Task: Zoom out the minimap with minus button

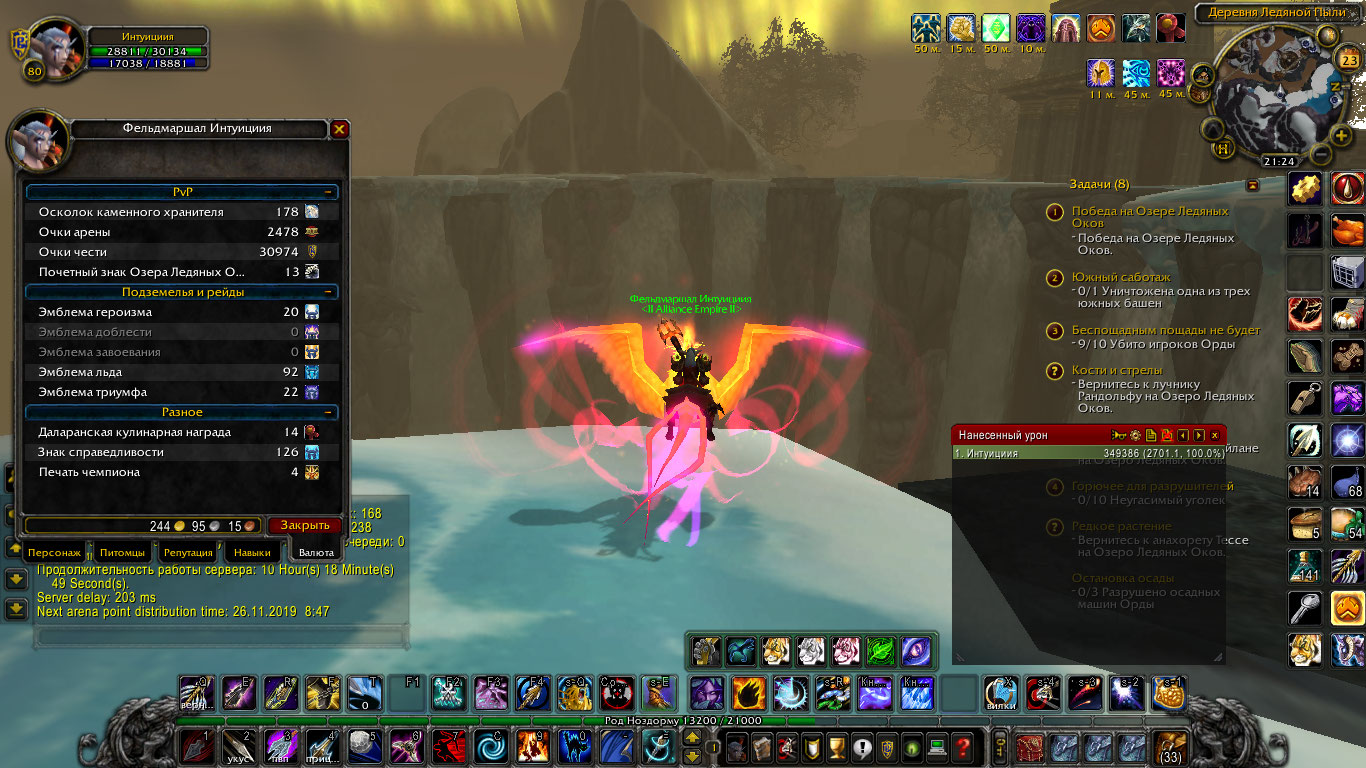Action: tap(1321, 155)
